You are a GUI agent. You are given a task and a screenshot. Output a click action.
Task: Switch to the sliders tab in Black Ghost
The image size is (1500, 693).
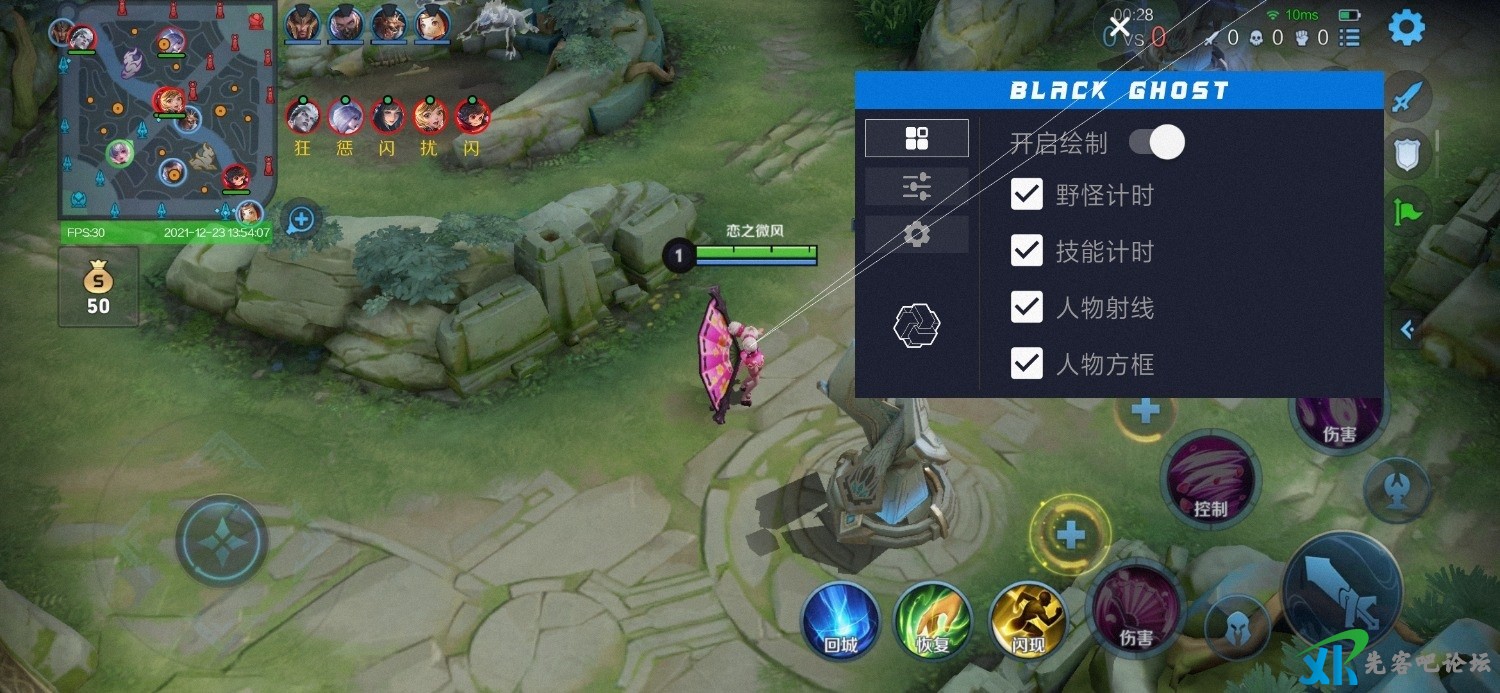point(916,186)
